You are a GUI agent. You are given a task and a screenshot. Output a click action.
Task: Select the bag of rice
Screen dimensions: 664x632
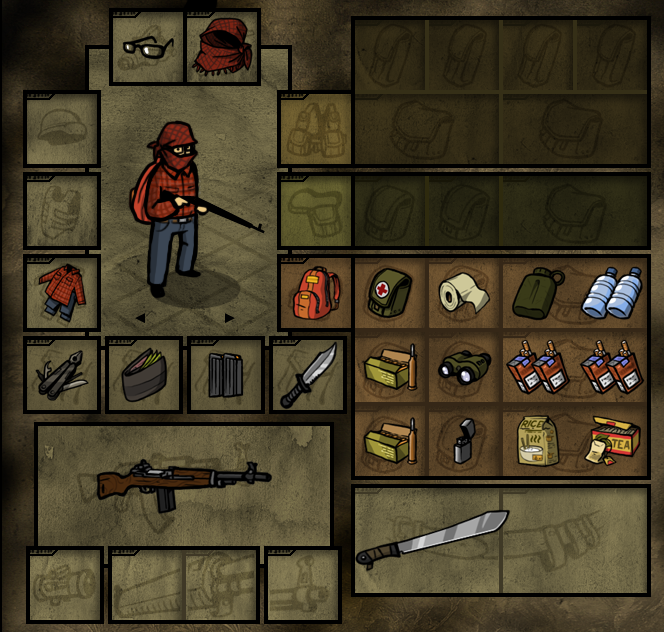point(539,442)
